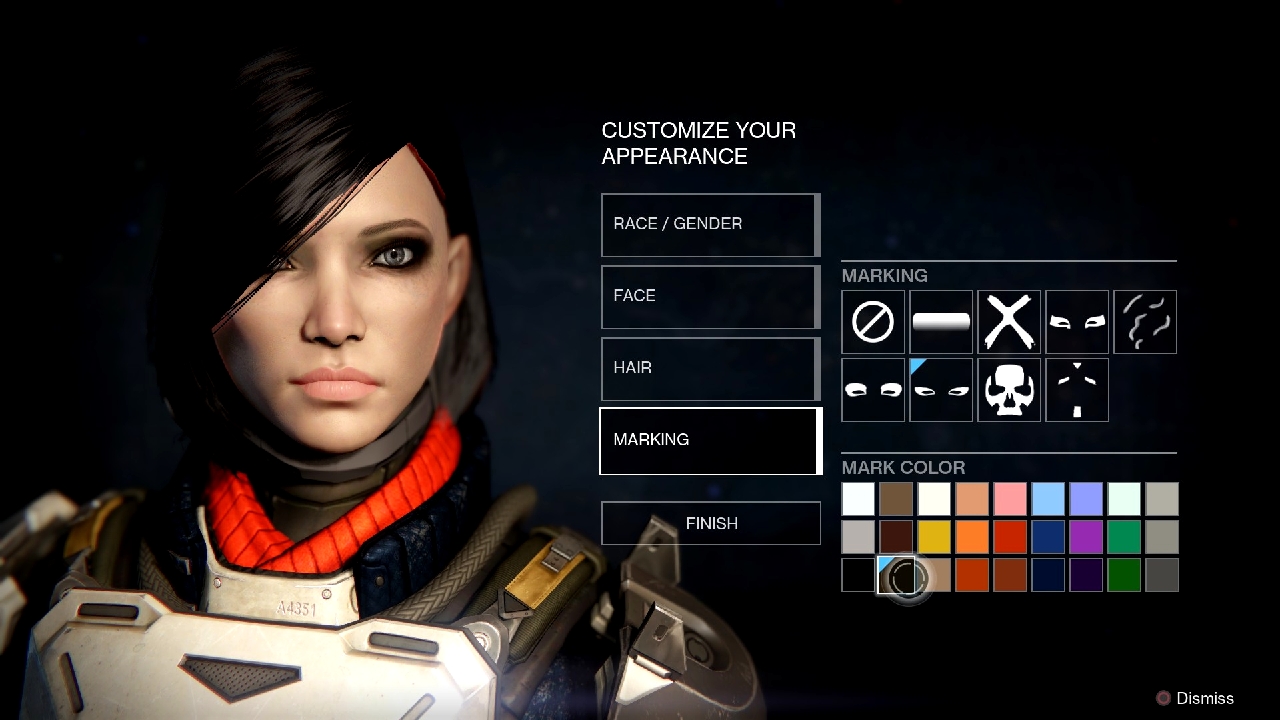Screen dimensions: 1280x720
Task: Choose the wavy scratch lines marking
Action: tap(1145, 322)
